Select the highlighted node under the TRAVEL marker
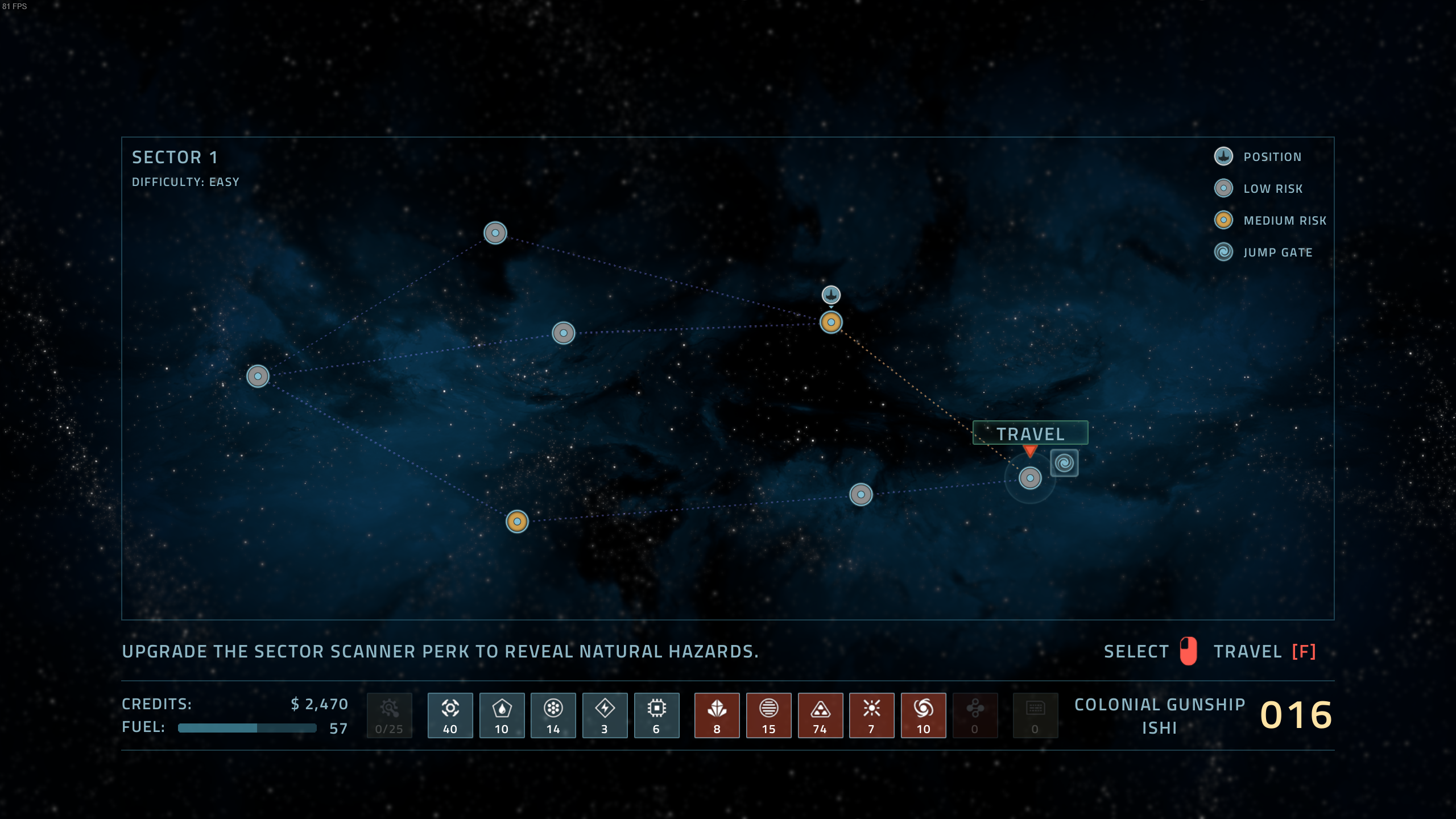 pyautogui.click(x=1030, y=478)
